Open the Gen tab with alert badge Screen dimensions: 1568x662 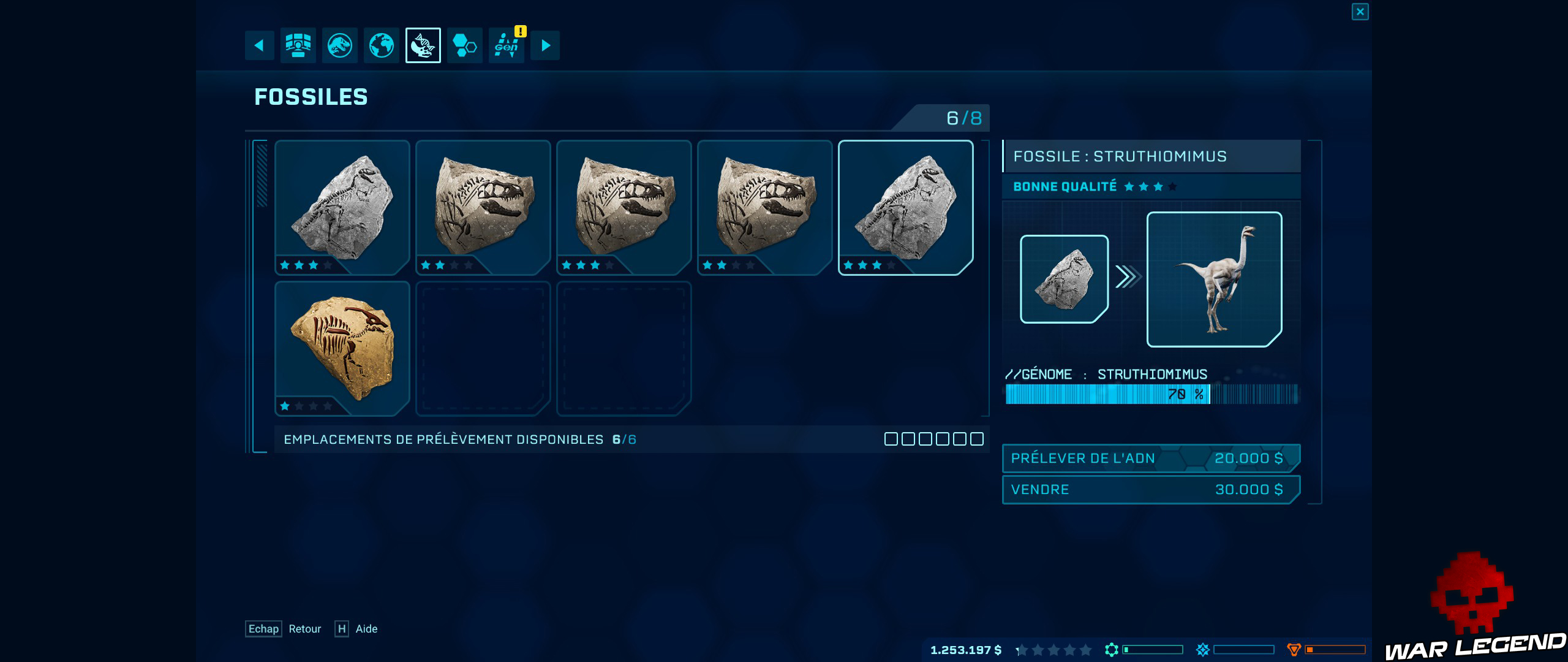coord(507,45)
